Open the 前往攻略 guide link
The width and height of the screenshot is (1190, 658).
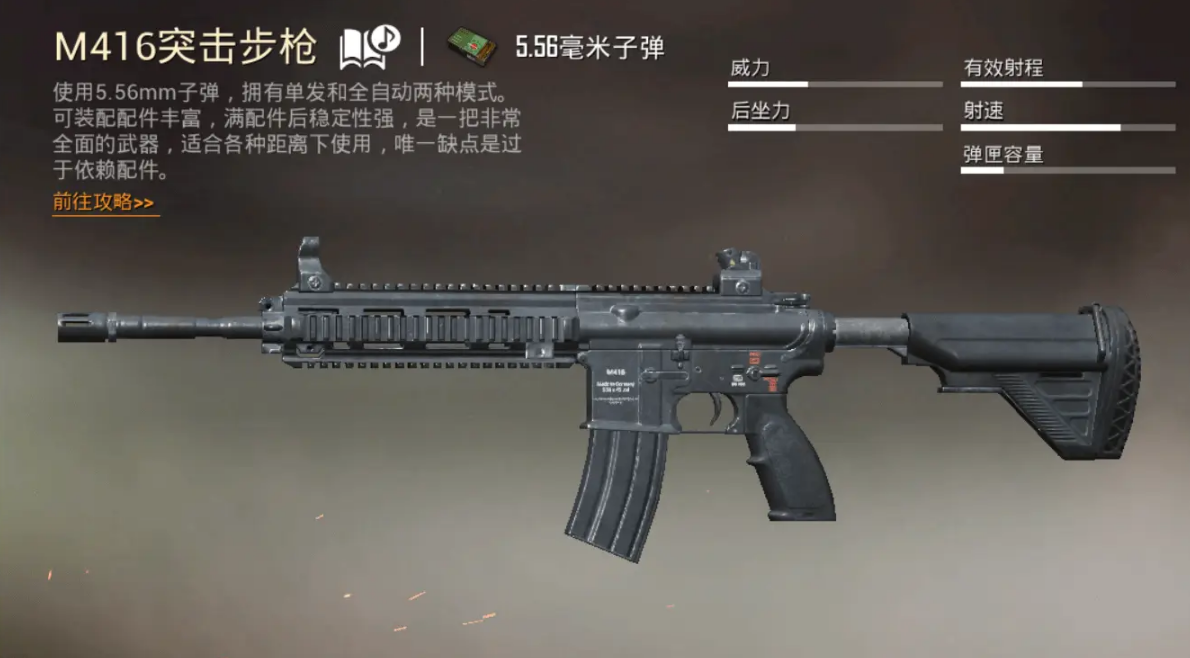point(104,202)
